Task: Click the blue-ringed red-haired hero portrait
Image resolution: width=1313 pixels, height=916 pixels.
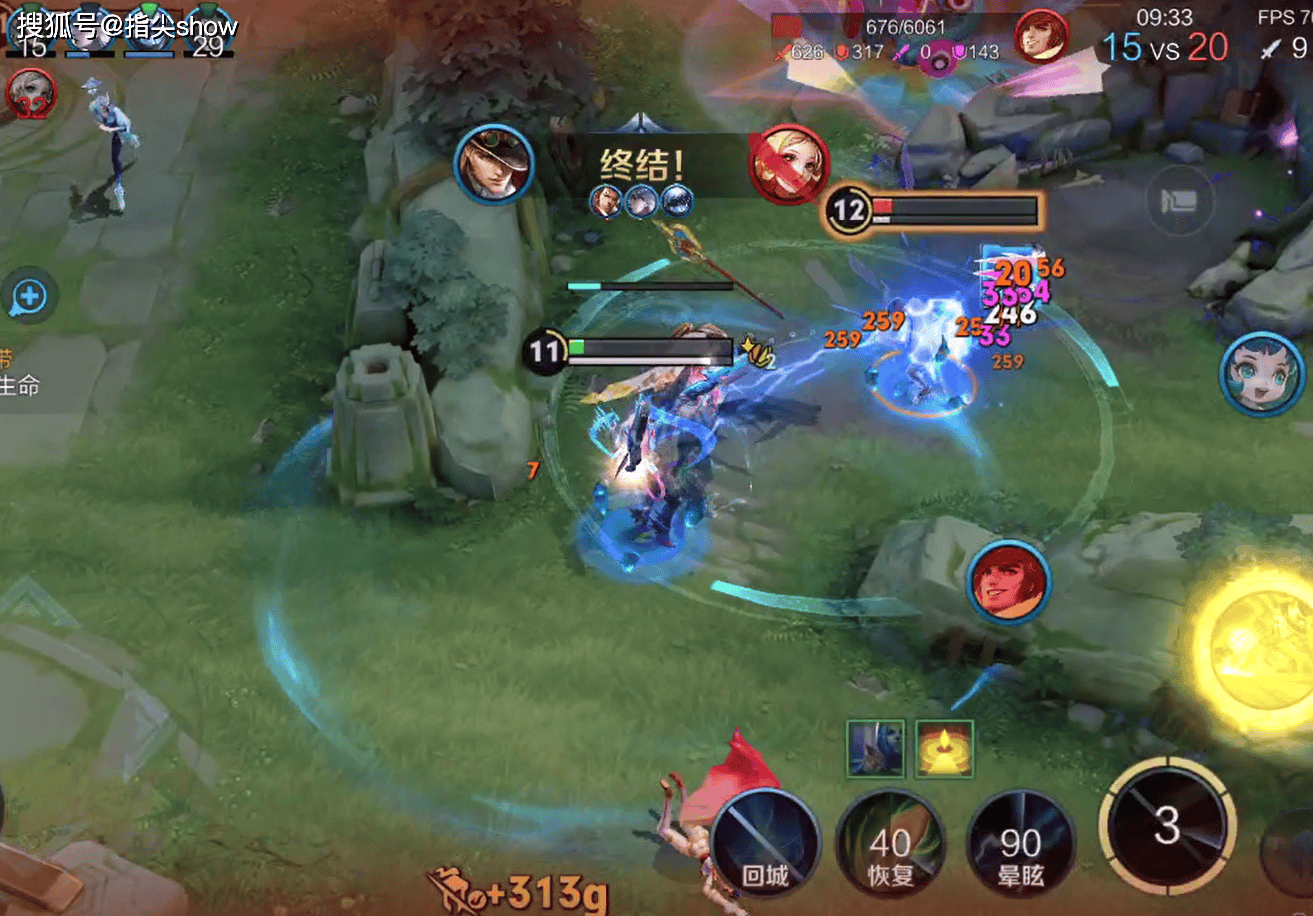Action: click(1008, 583)
